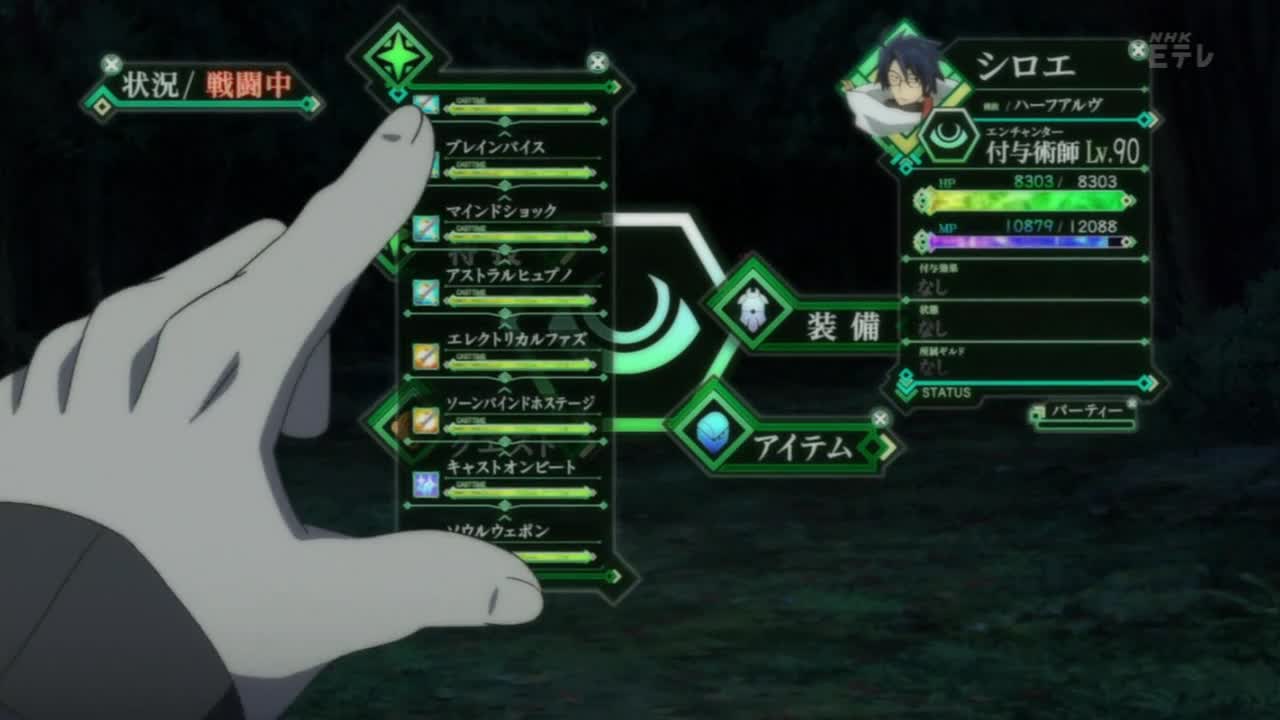Choose the マインドショック skill entry
The height and width of the screenshot is (720, 1280).
501,212
